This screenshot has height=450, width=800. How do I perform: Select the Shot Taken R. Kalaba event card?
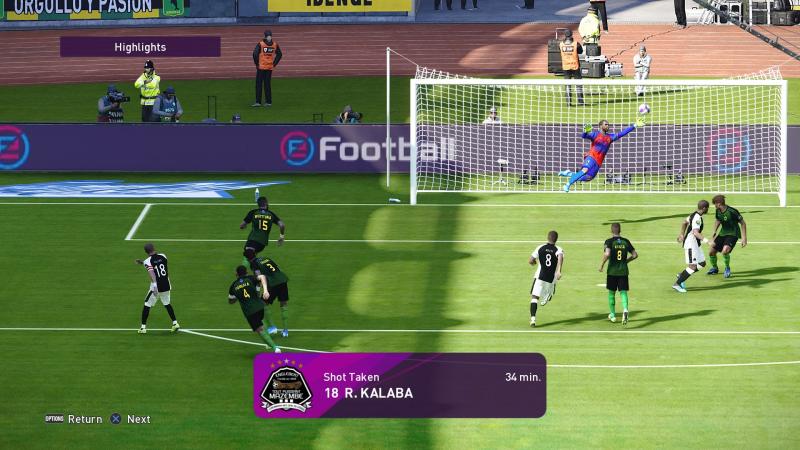point(400,385)
